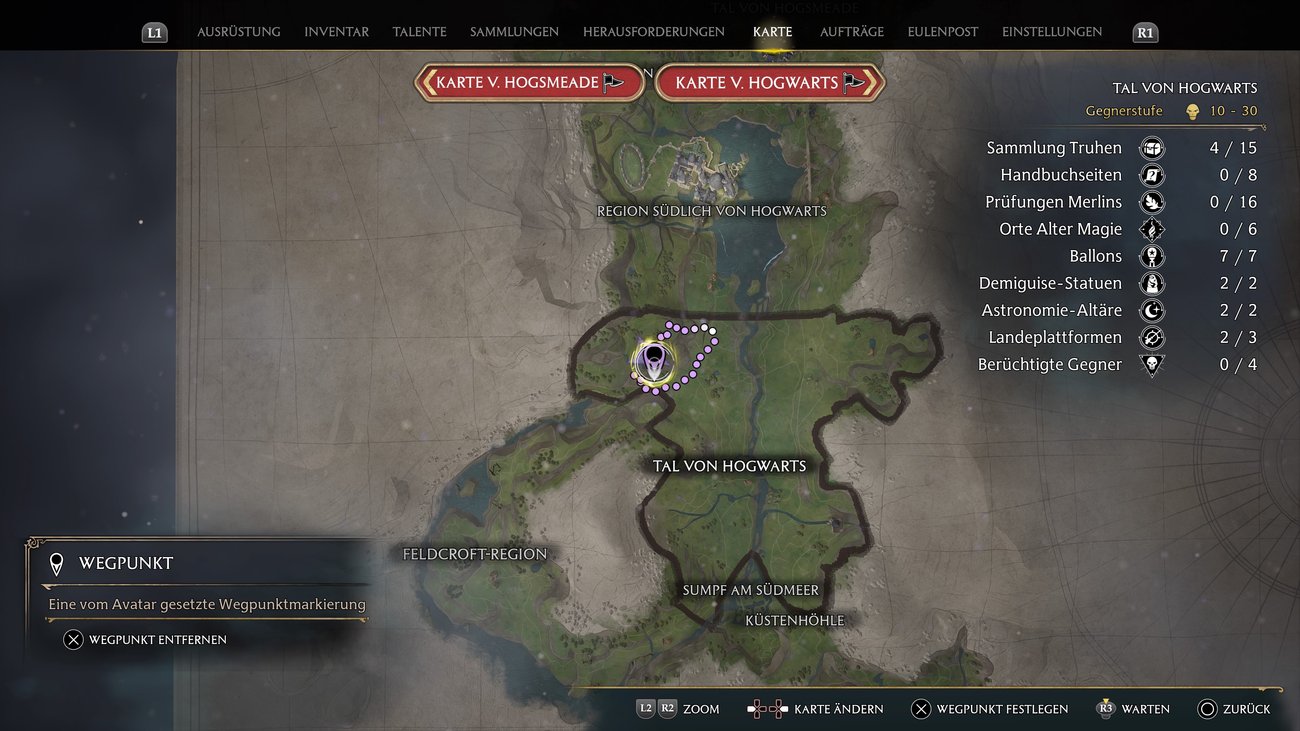Open the Inventar tab
Viewport: 1300px width, 731px height.
pos(336,32)
